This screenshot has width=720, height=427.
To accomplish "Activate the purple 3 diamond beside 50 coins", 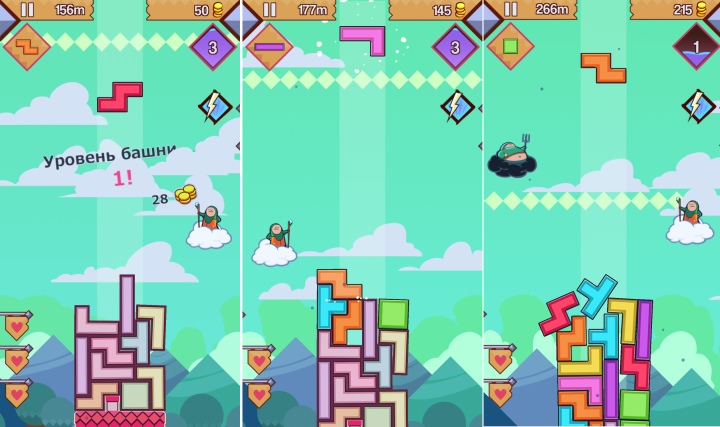I will (x=213, y=46).
